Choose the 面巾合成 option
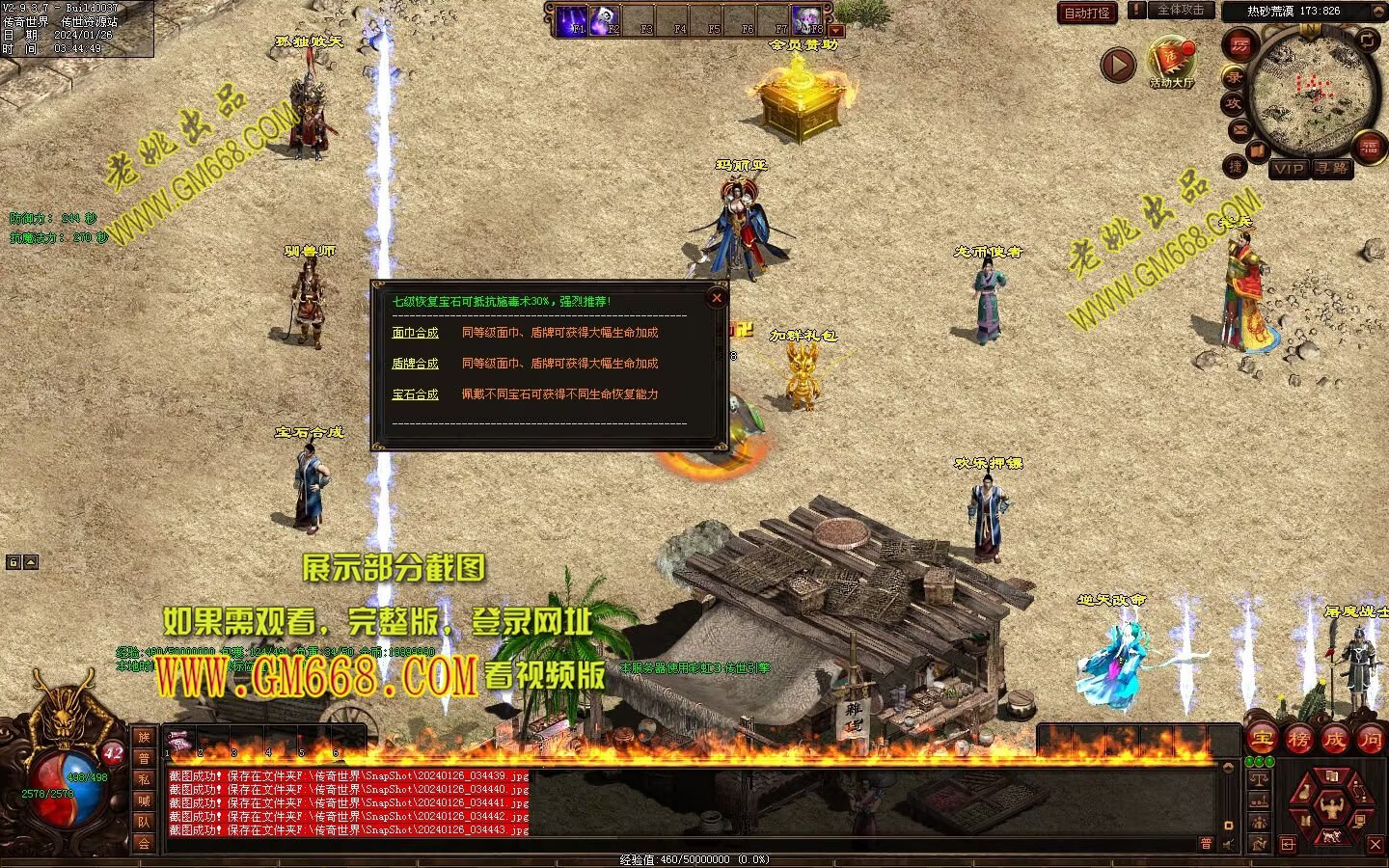This screenshot has width=1389, height=868. point(415,333)
